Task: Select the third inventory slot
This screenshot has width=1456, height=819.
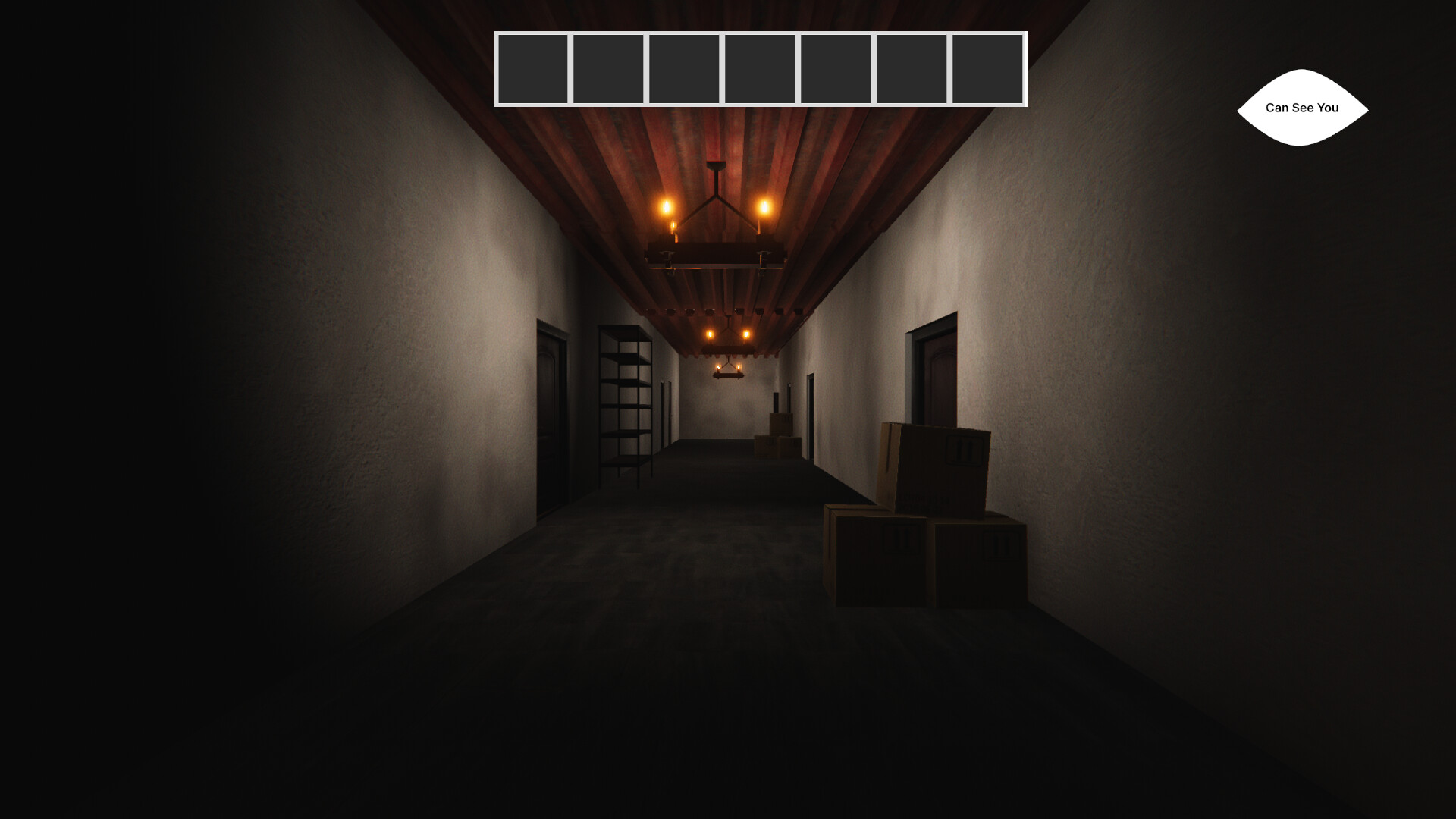Action: (685, 67)
